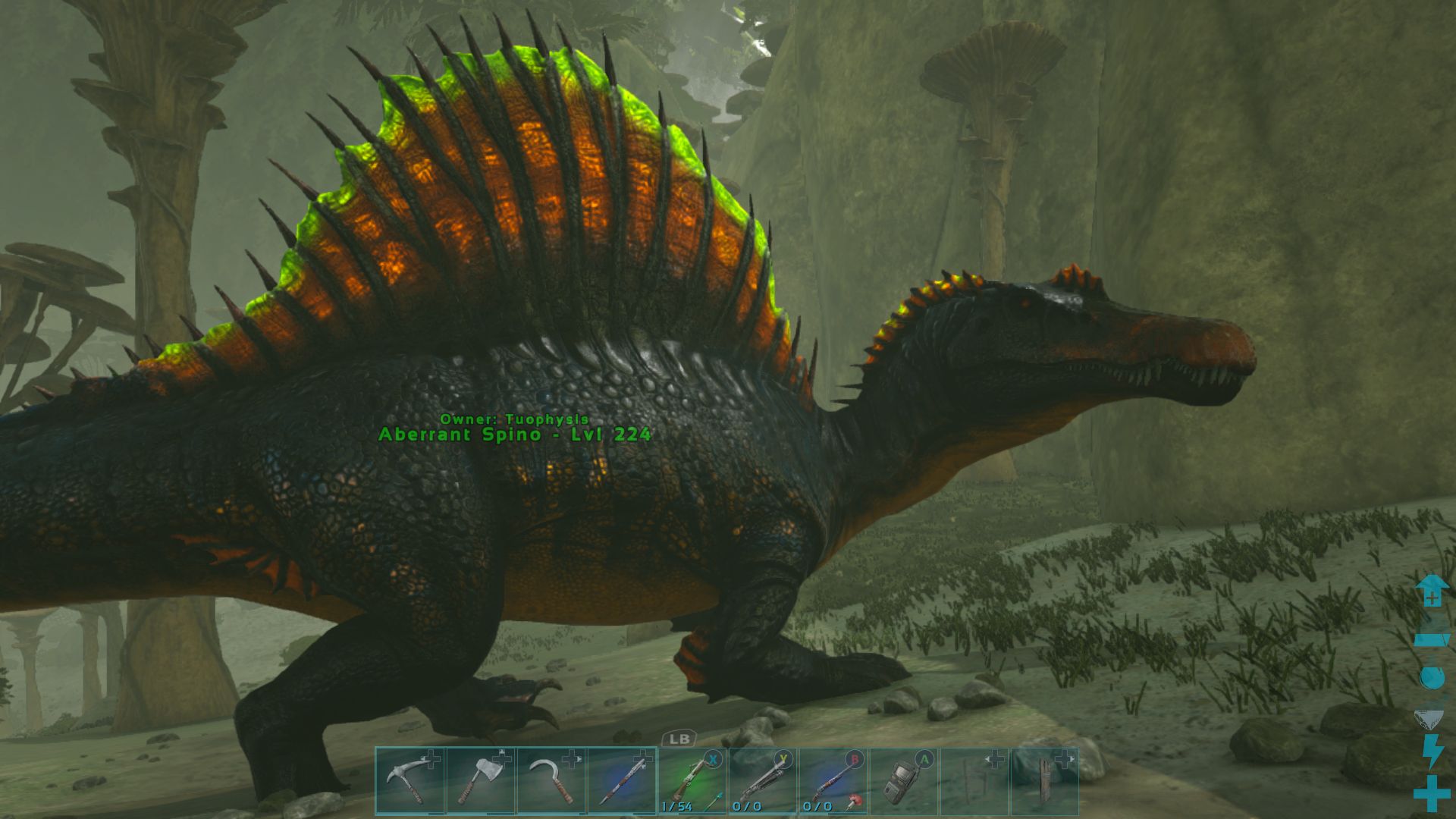Equip the crossbow bound to the X button

pos(694,781)
